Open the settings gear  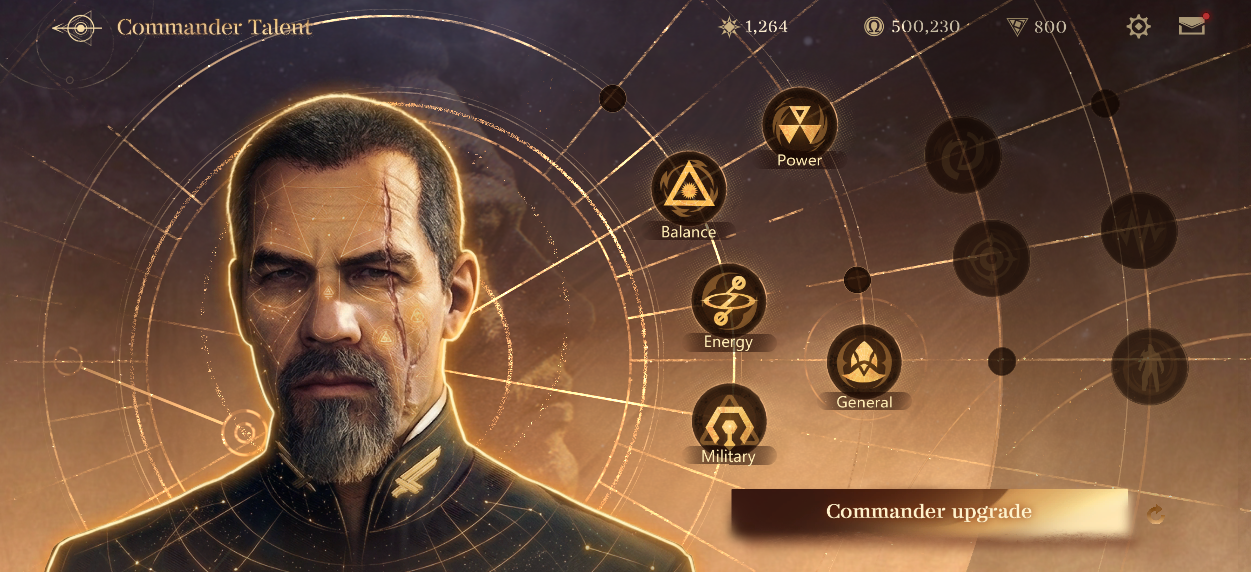[1138, 27]
